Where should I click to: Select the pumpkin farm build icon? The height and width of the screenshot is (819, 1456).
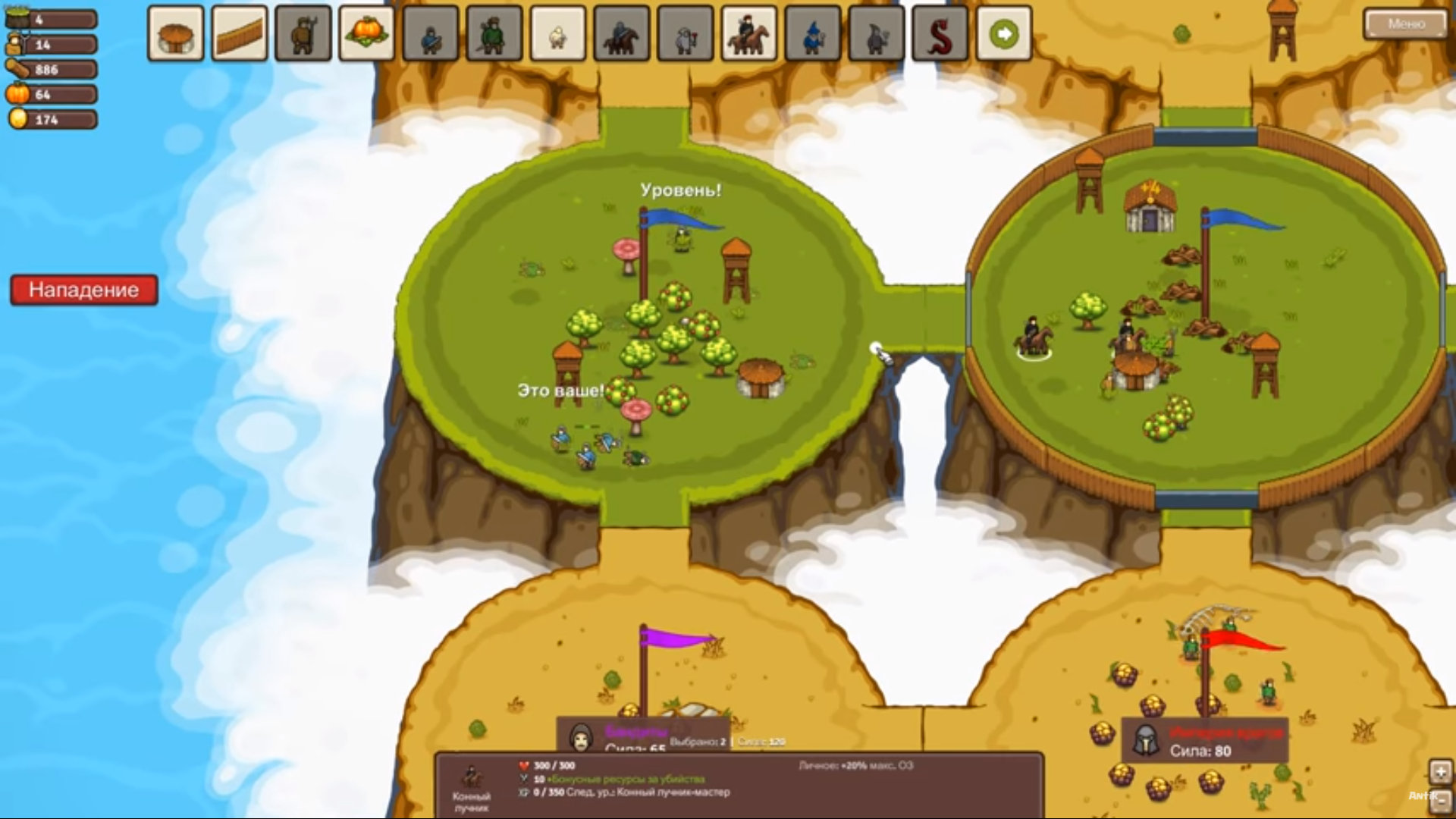tap(367, 34)
